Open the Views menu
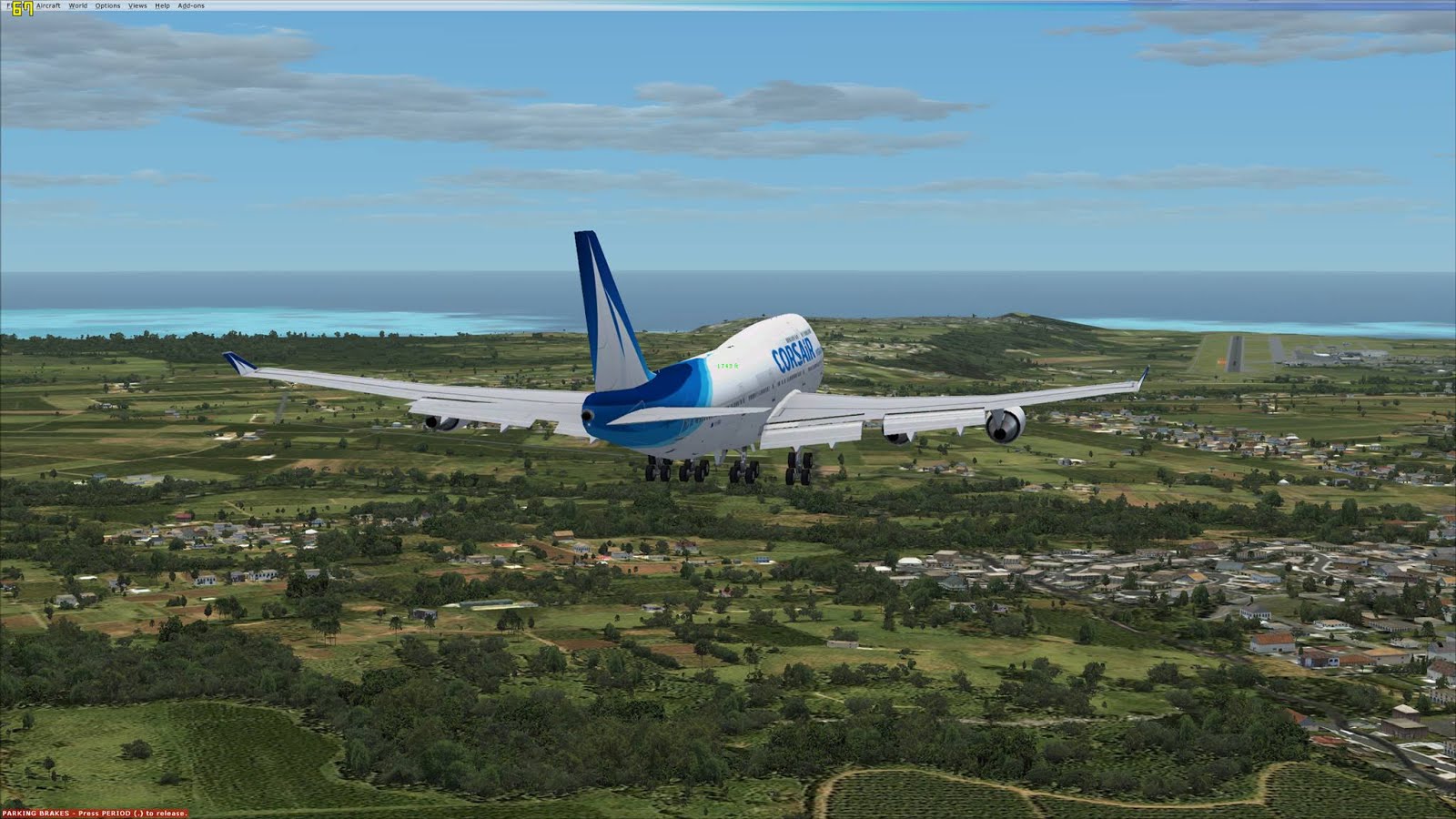1456x819 pixels. pyautogui.click(x=136, y=5)
